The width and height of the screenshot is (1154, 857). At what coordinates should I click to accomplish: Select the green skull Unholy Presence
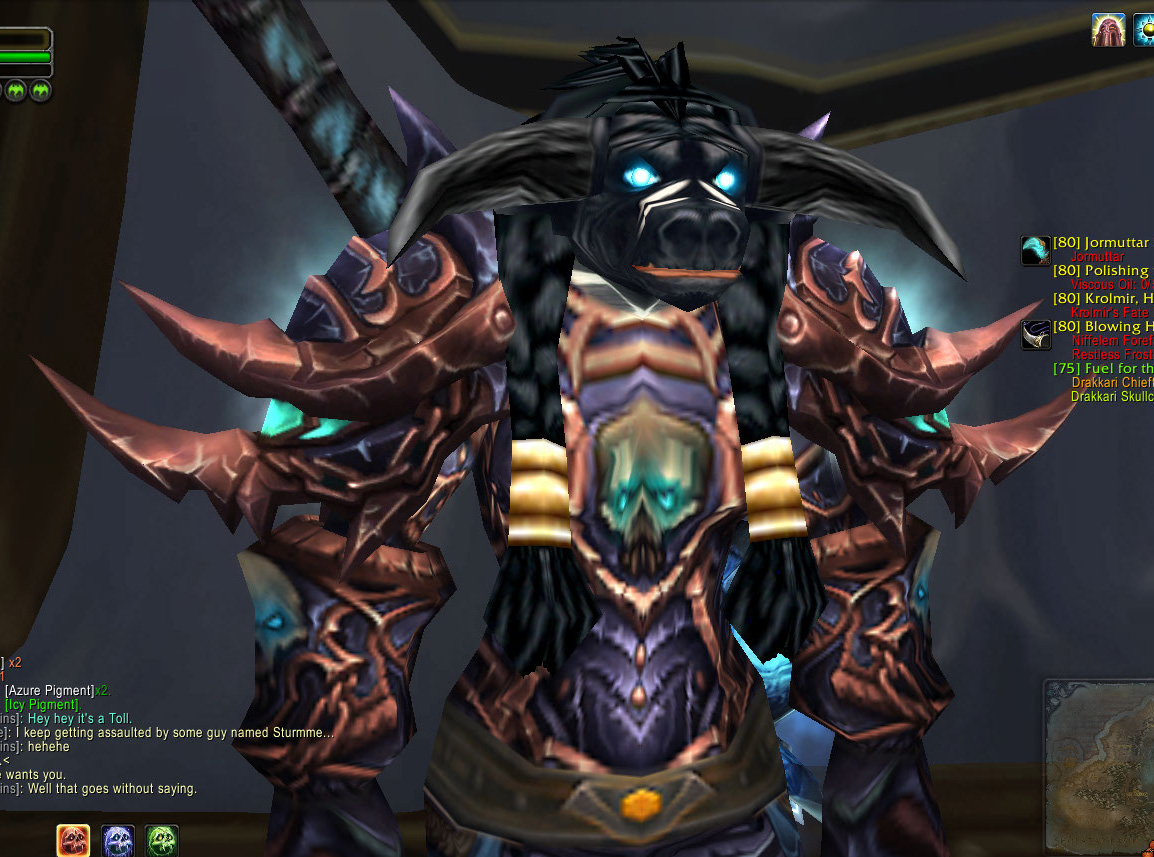point(162,839)
